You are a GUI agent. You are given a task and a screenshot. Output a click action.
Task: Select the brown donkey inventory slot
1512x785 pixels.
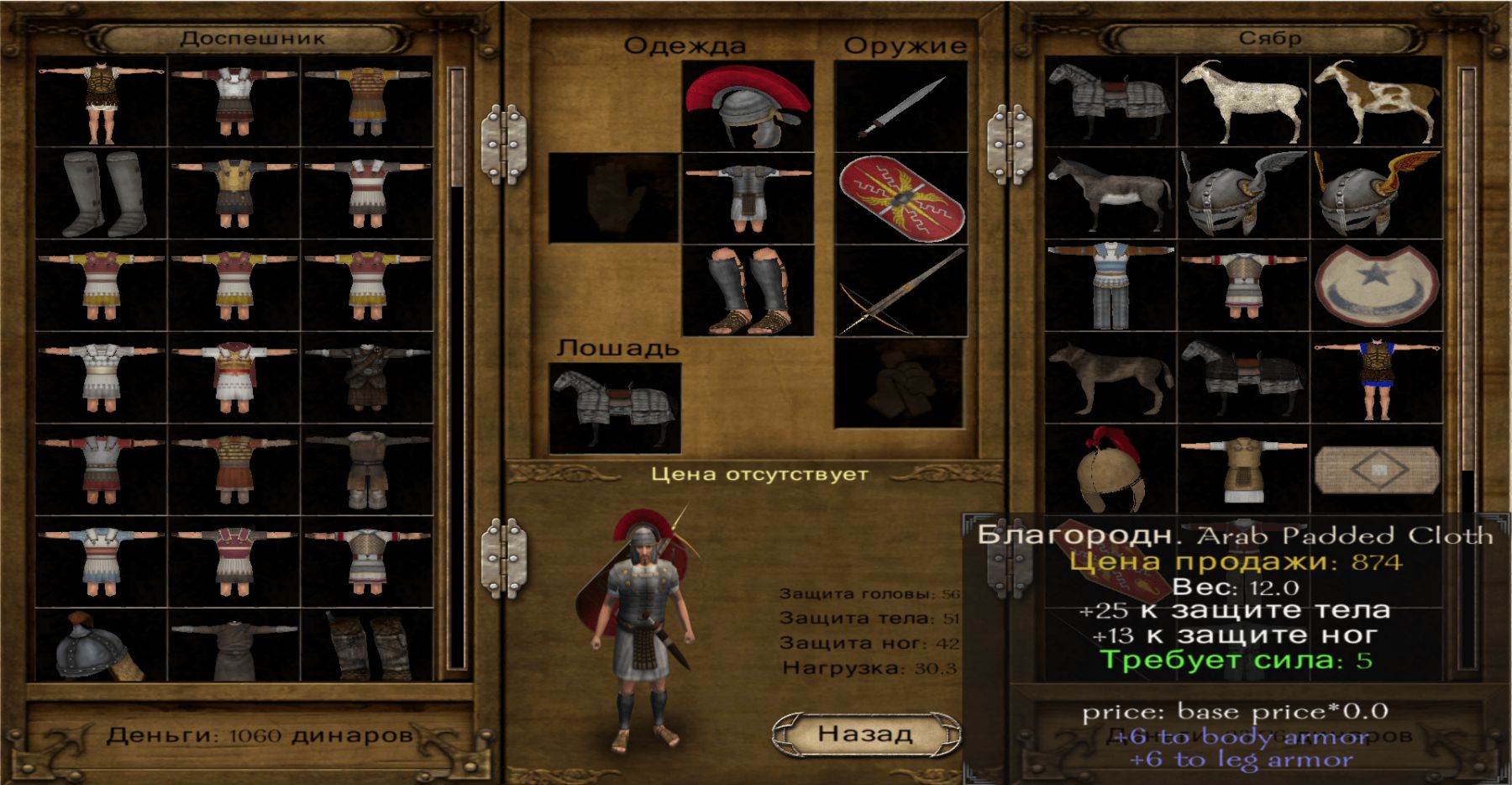point(1110,194)
